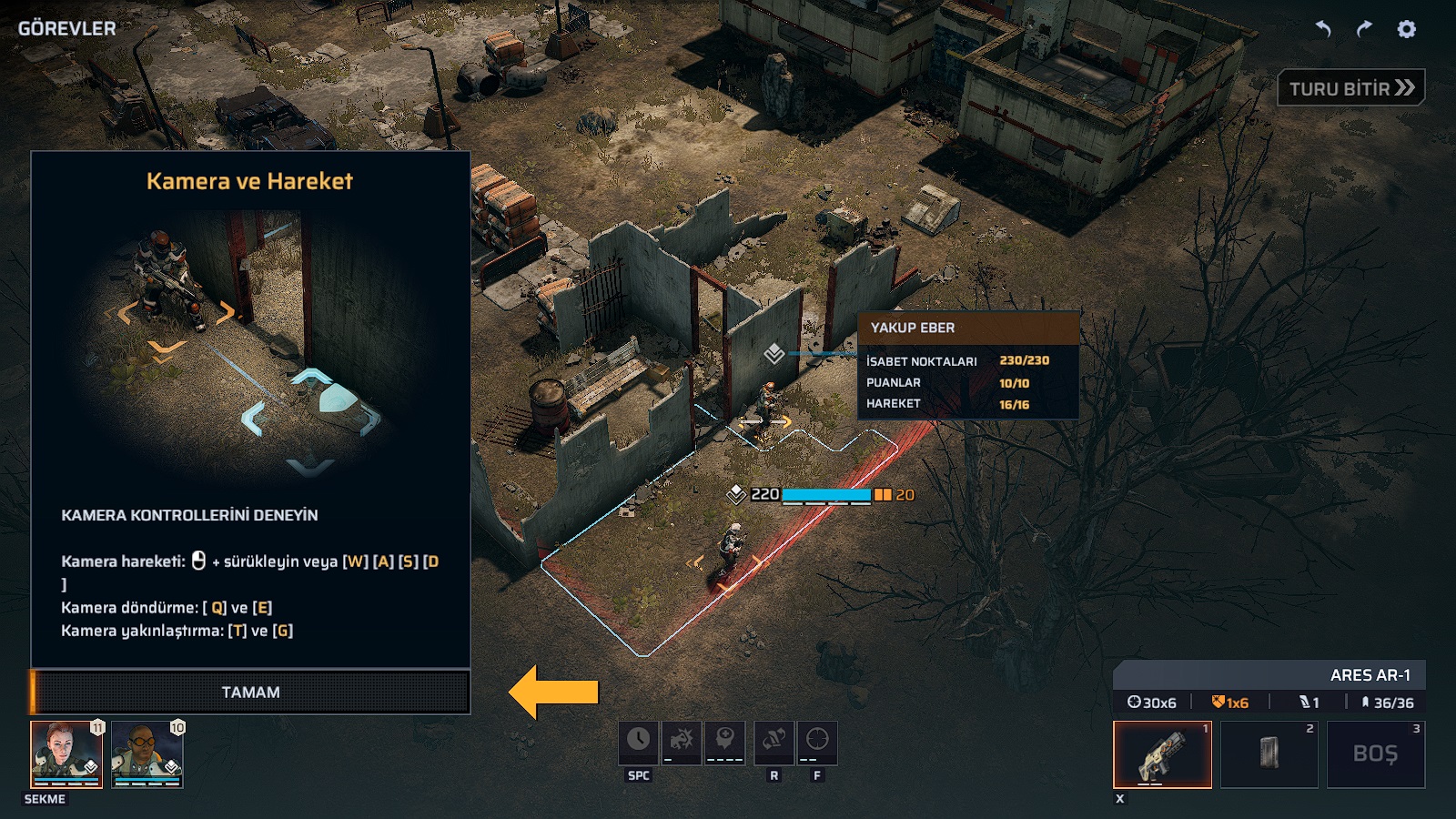Confirm the tutorial with the TAMAM button
Viewport: 1456px width, 819px height.
(x=250, y=693)
